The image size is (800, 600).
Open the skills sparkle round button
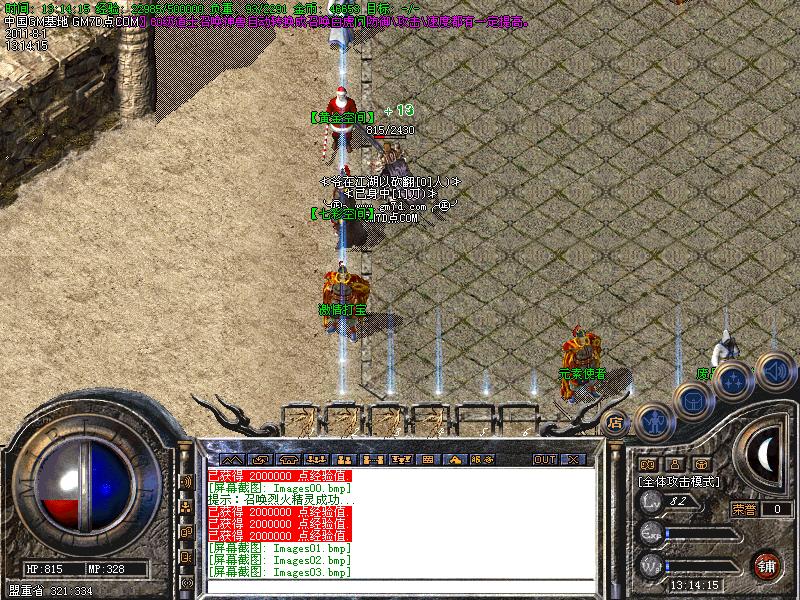pos(734,381)
